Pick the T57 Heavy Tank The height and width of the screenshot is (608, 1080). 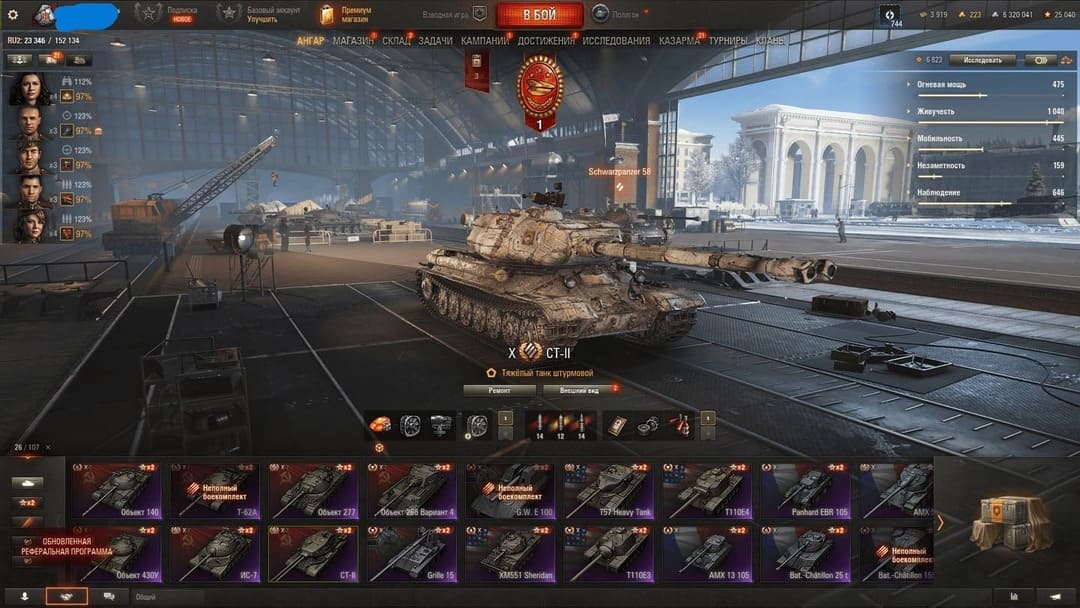pyautogui.click(x=606, y=490)
